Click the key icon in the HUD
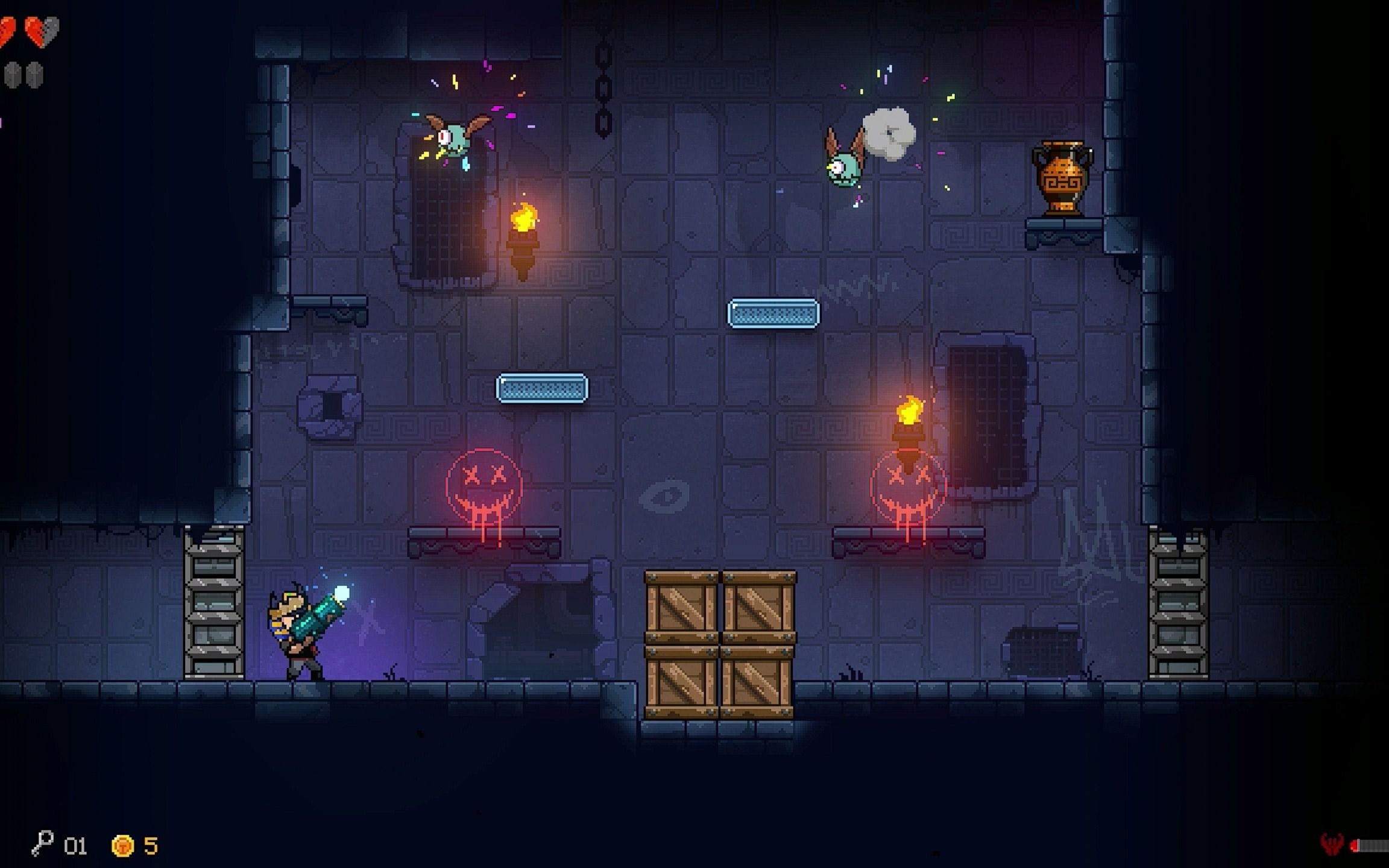 (42, 843)
